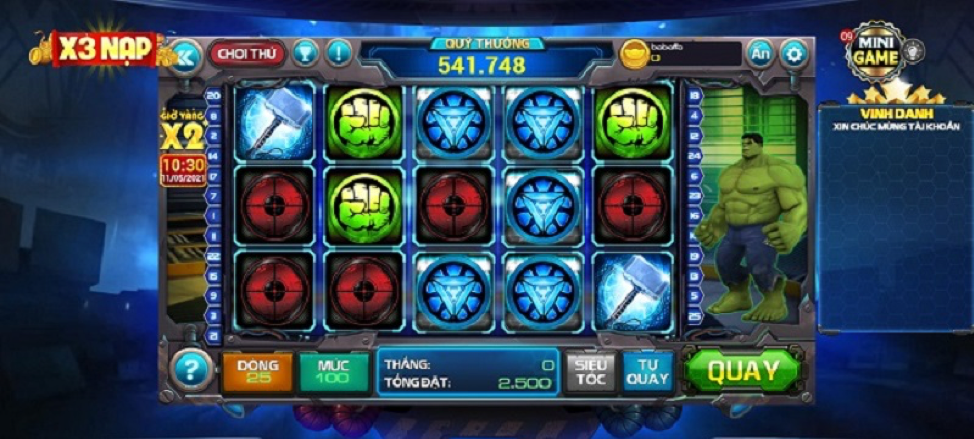Open the MINI GAME badge
The width and height of the screenshot is (974, 439).
(x=879, y=52)
